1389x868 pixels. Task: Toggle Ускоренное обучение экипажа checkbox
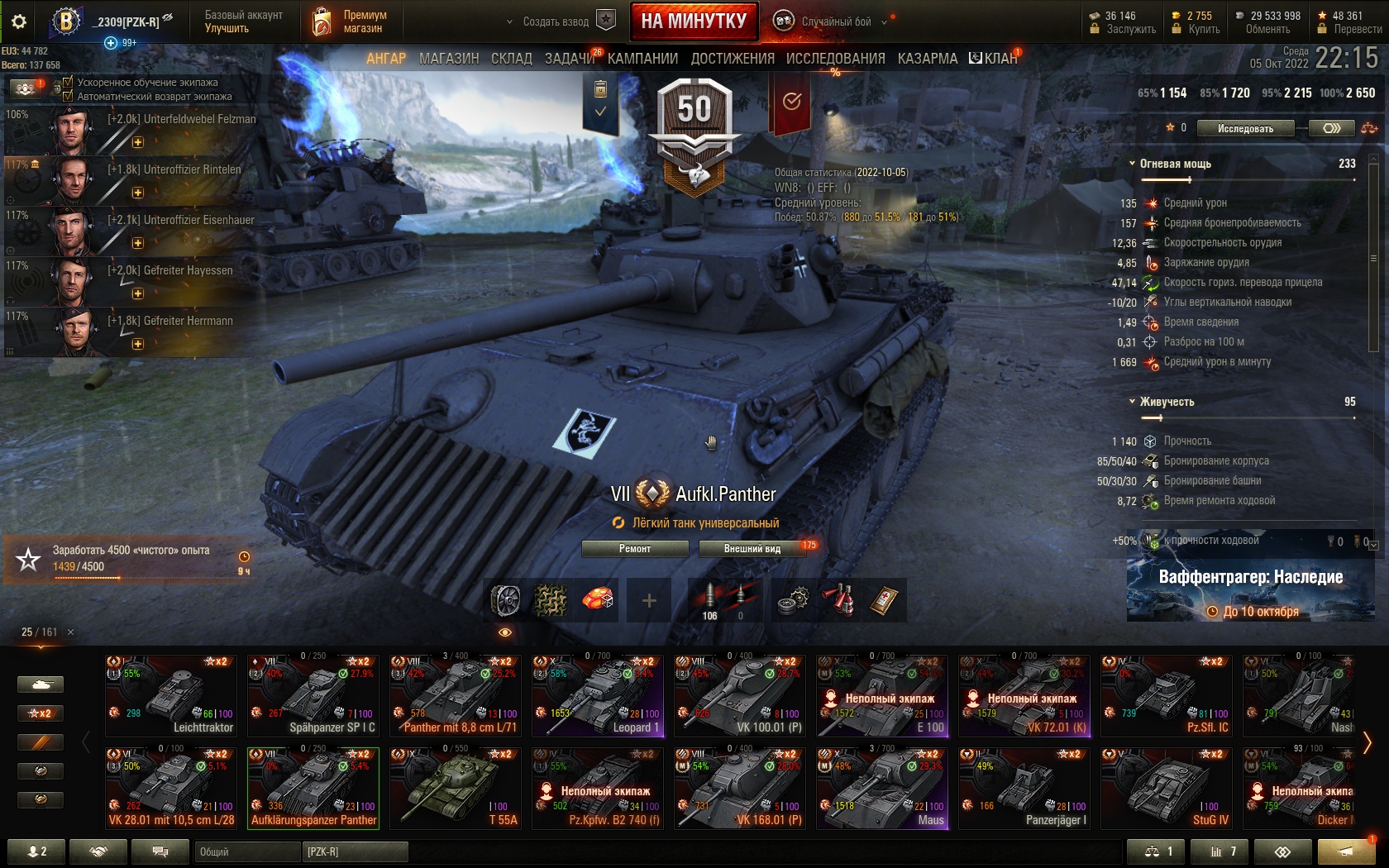(68, 82)
